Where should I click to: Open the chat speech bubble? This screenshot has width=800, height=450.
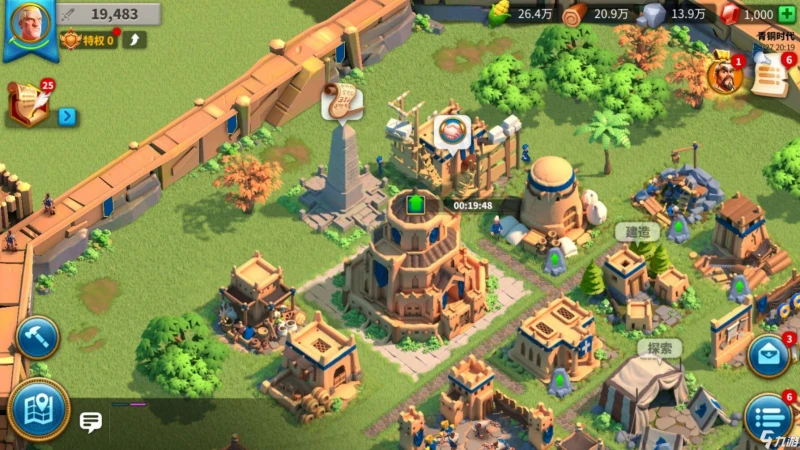(x=91, y=422)
